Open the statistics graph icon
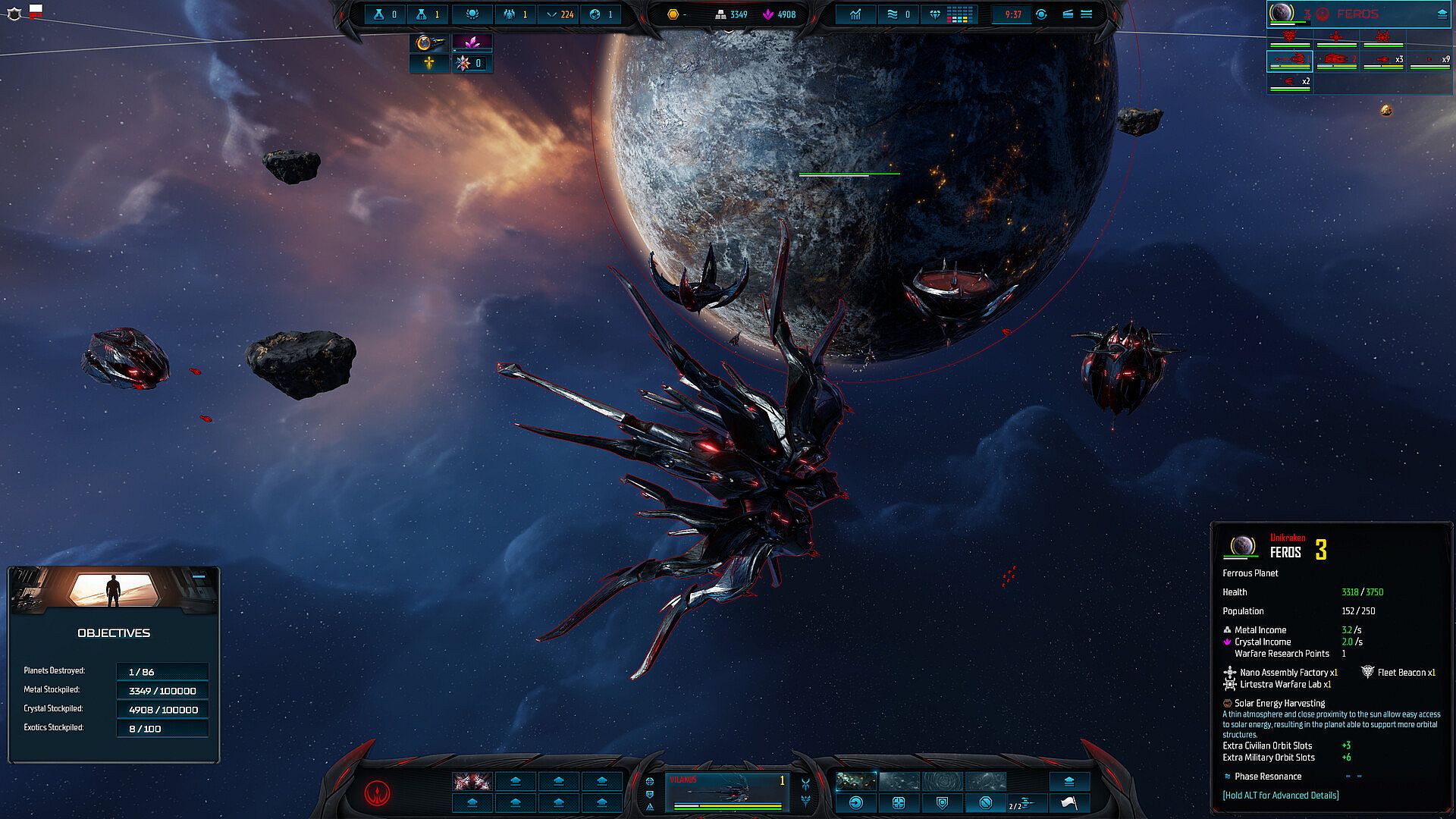This screenshot has height=819, width=1456. pyautogui.click(x=855, y=14)
